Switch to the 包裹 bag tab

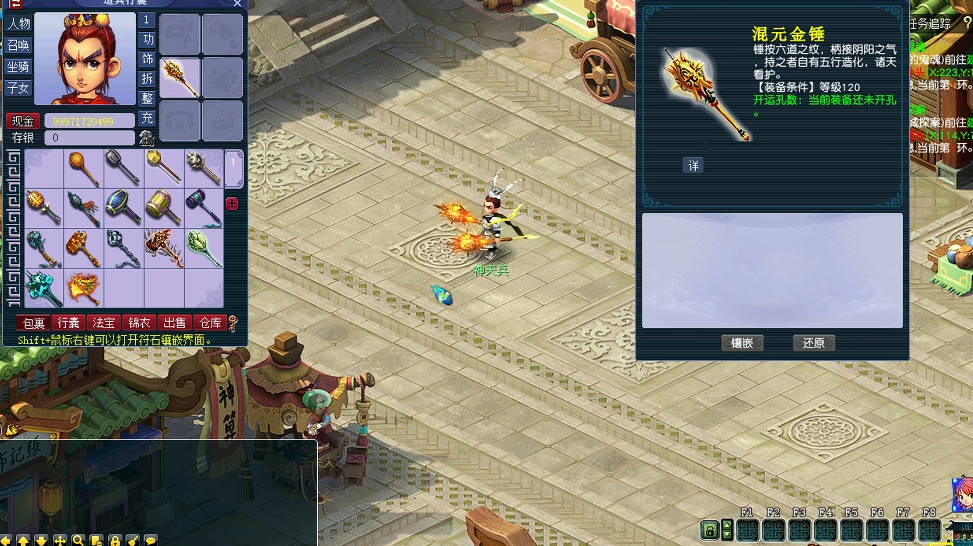click(x=34, y=323)
